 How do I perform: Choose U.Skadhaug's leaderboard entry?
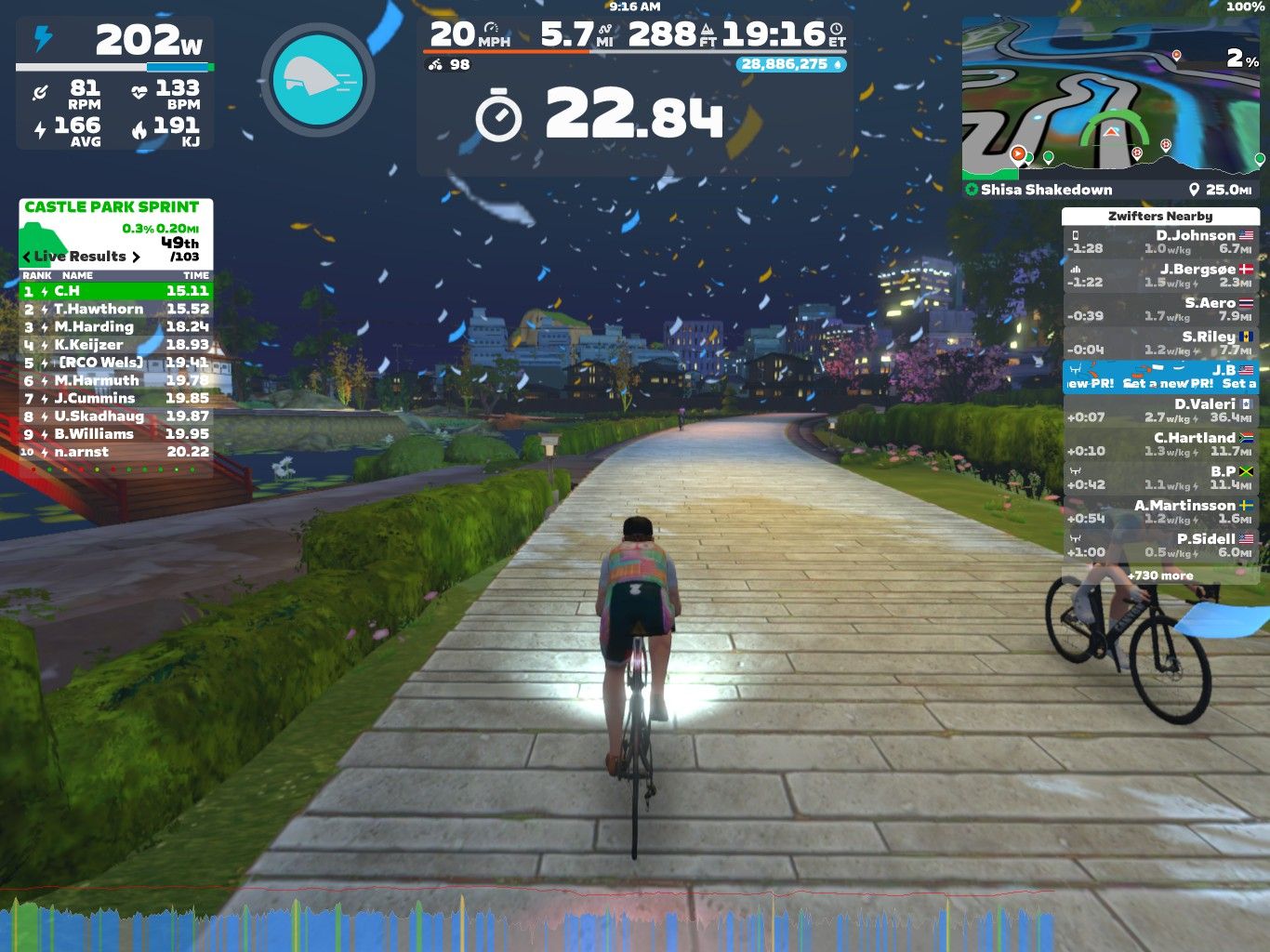click(x=116, y=416)
